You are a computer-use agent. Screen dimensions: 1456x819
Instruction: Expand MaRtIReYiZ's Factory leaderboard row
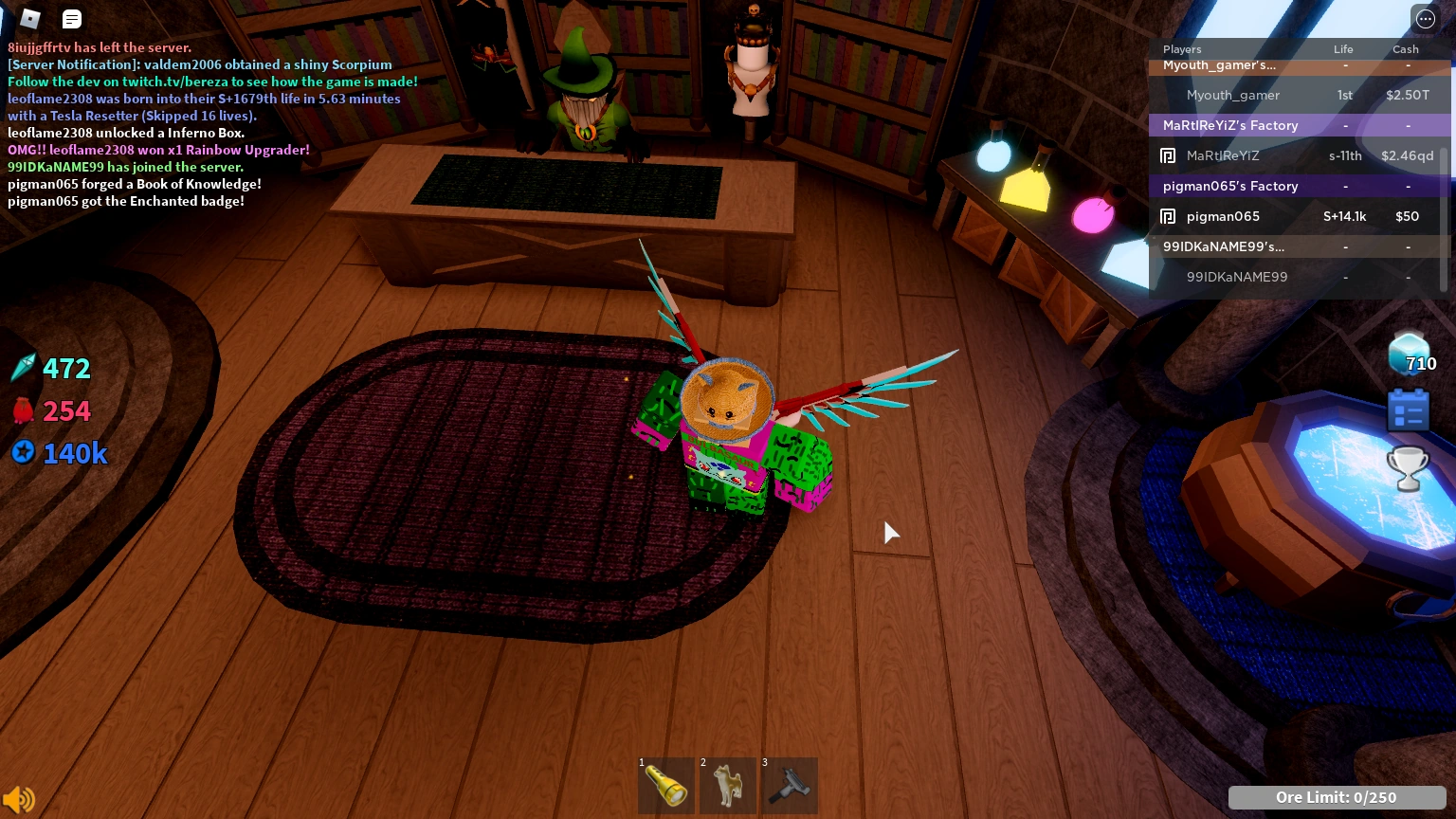tap(1230, 125)
